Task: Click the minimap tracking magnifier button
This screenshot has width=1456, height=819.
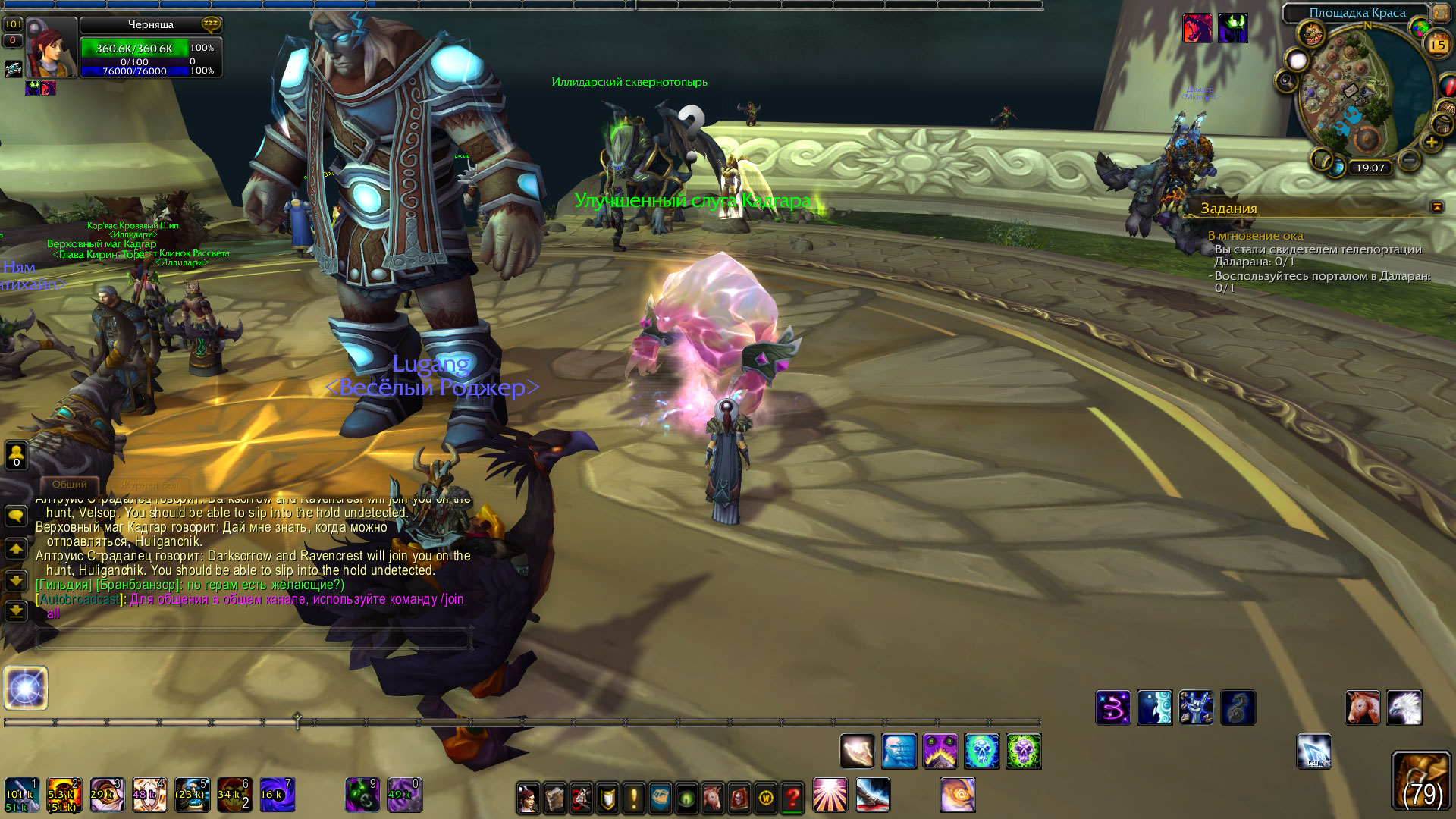Action: pyautogui.click(x=1287, y=80)
